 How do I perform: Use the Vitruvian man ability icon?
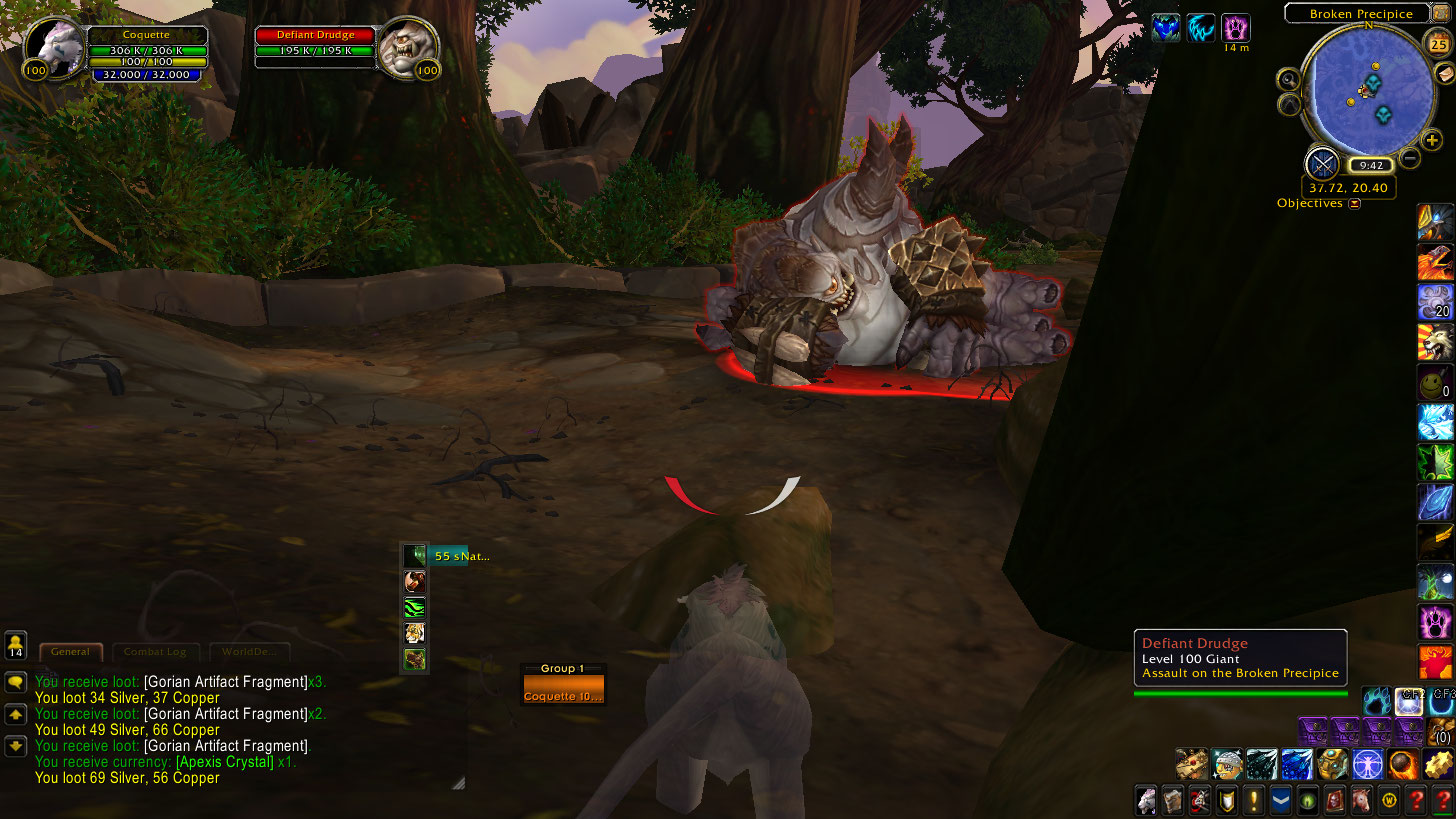(1367, 764)
